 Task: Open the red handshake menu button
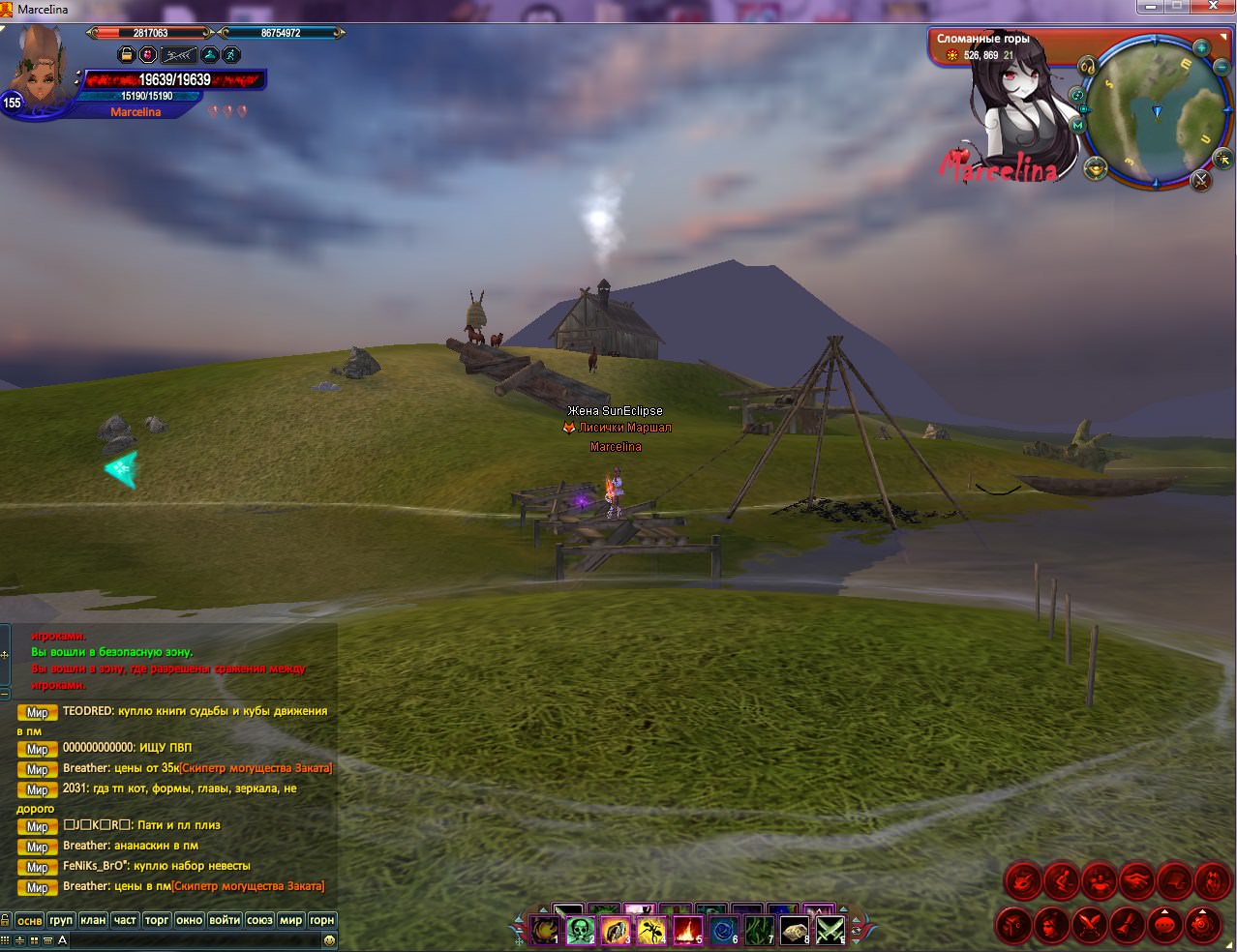[x=1136, y=880]
